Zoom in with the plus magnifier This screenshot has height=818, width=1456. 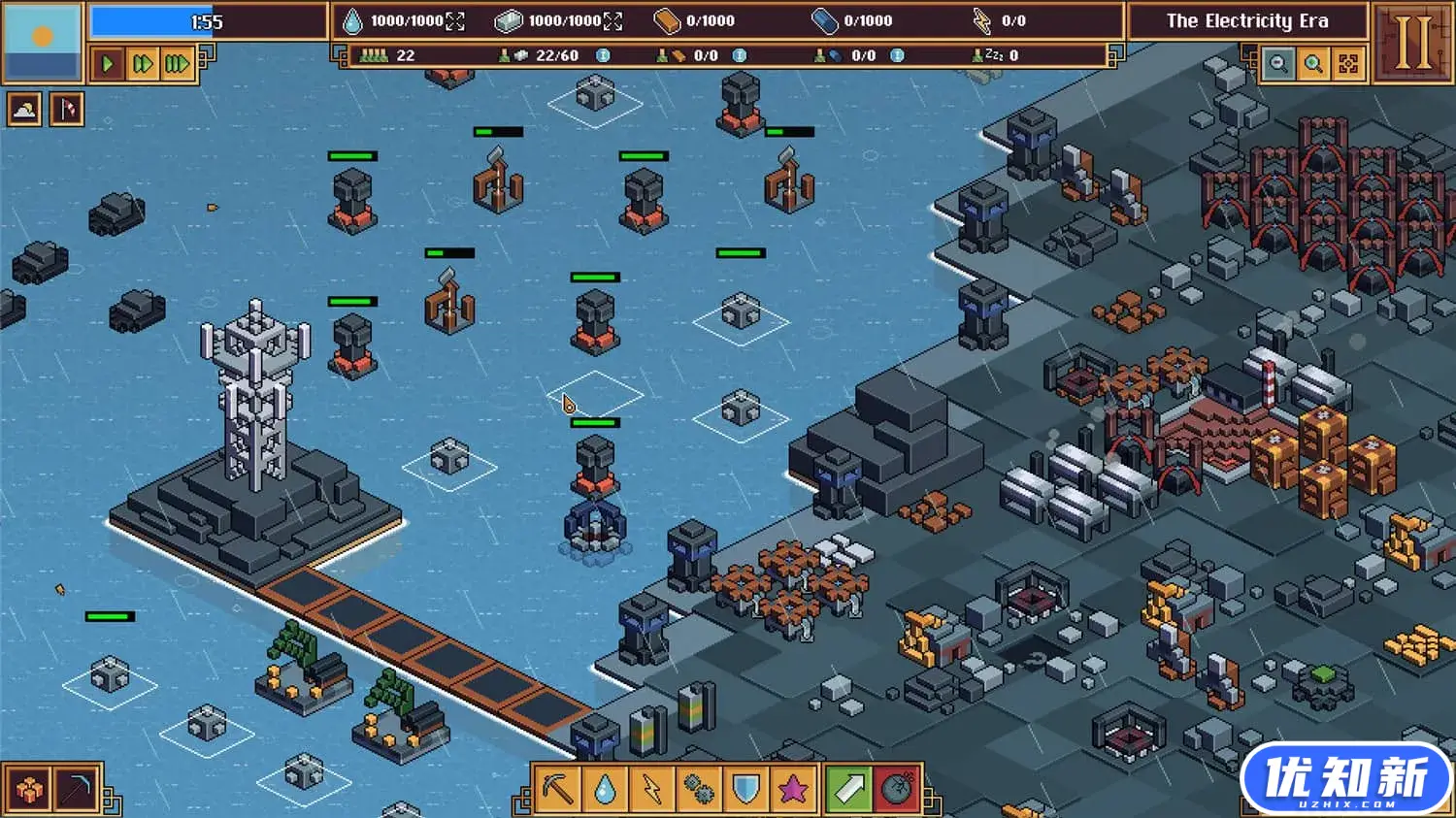1313,64
